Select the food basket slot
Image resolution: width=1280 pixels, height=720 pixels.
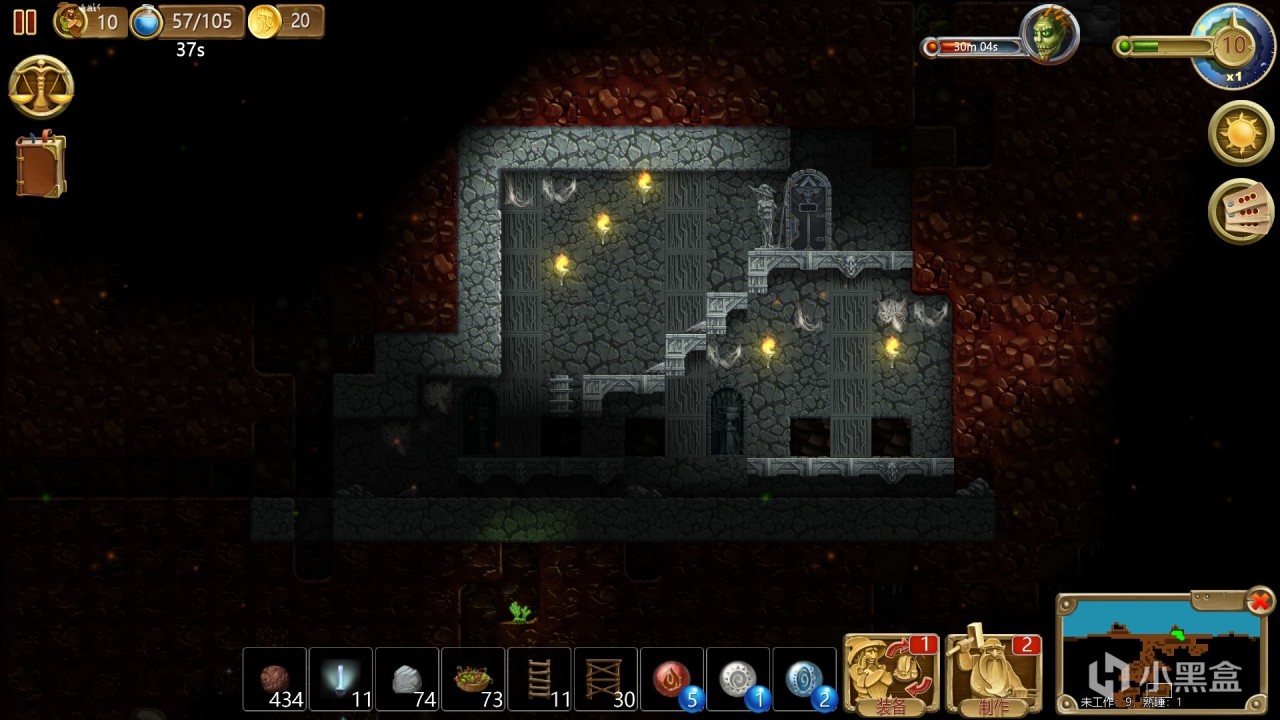point(473,679)
